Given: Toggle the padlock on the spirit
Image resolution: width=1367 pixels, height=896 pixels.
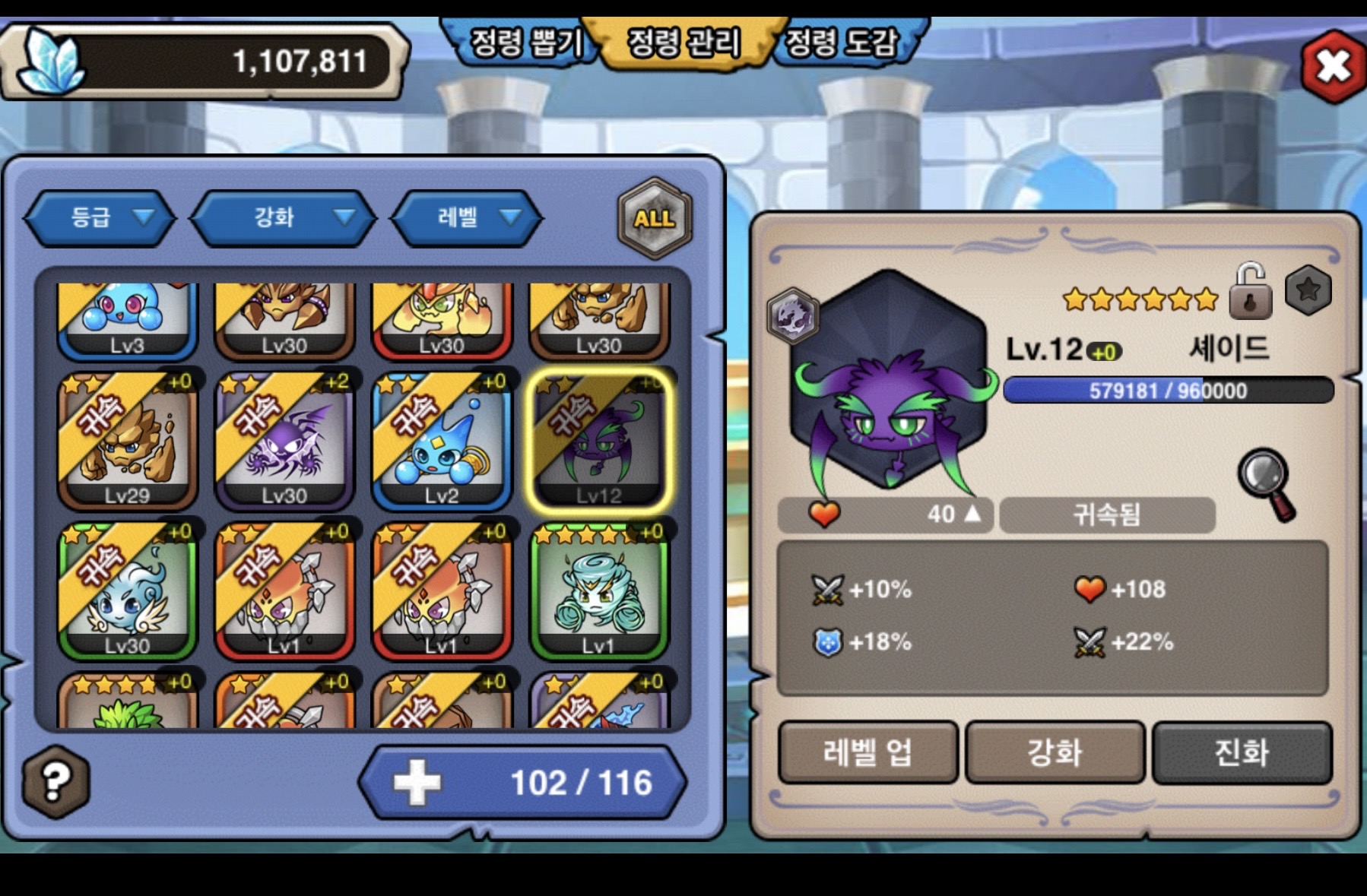Looking at the screenshot, I should 1250,292.
